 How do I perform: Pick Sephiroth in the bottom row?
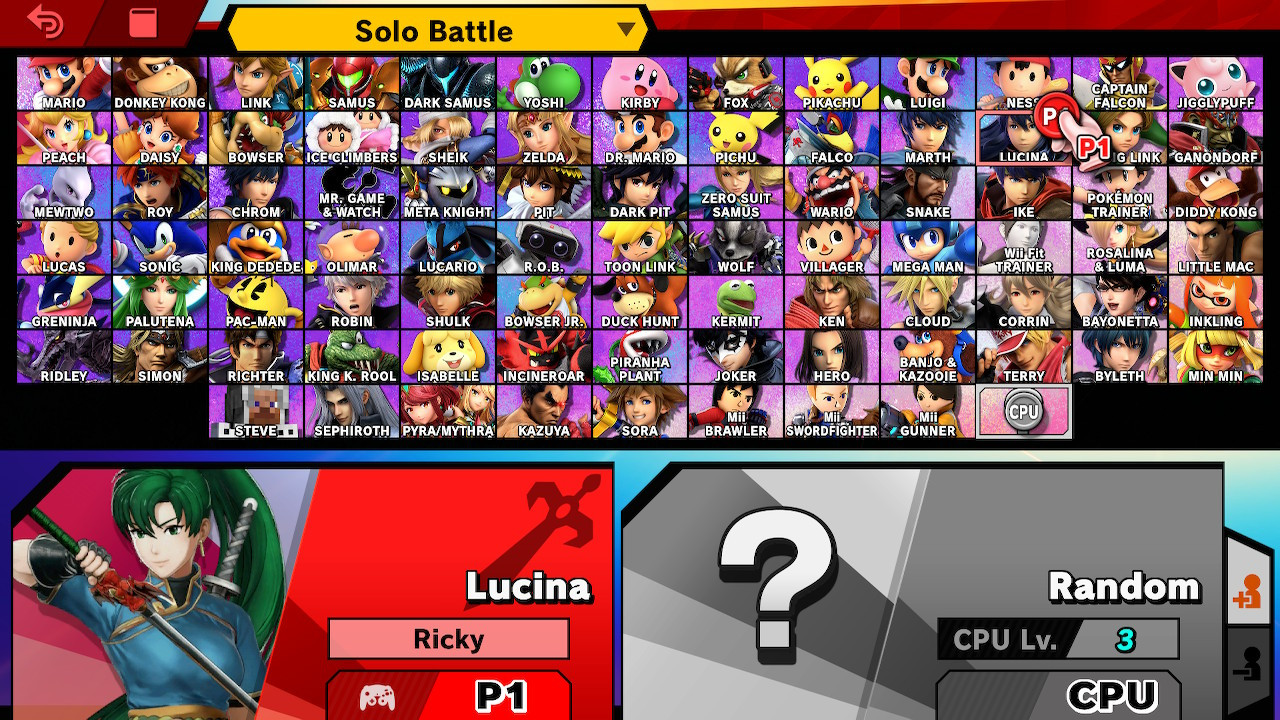pyautogui.click(x=351, y=410)
